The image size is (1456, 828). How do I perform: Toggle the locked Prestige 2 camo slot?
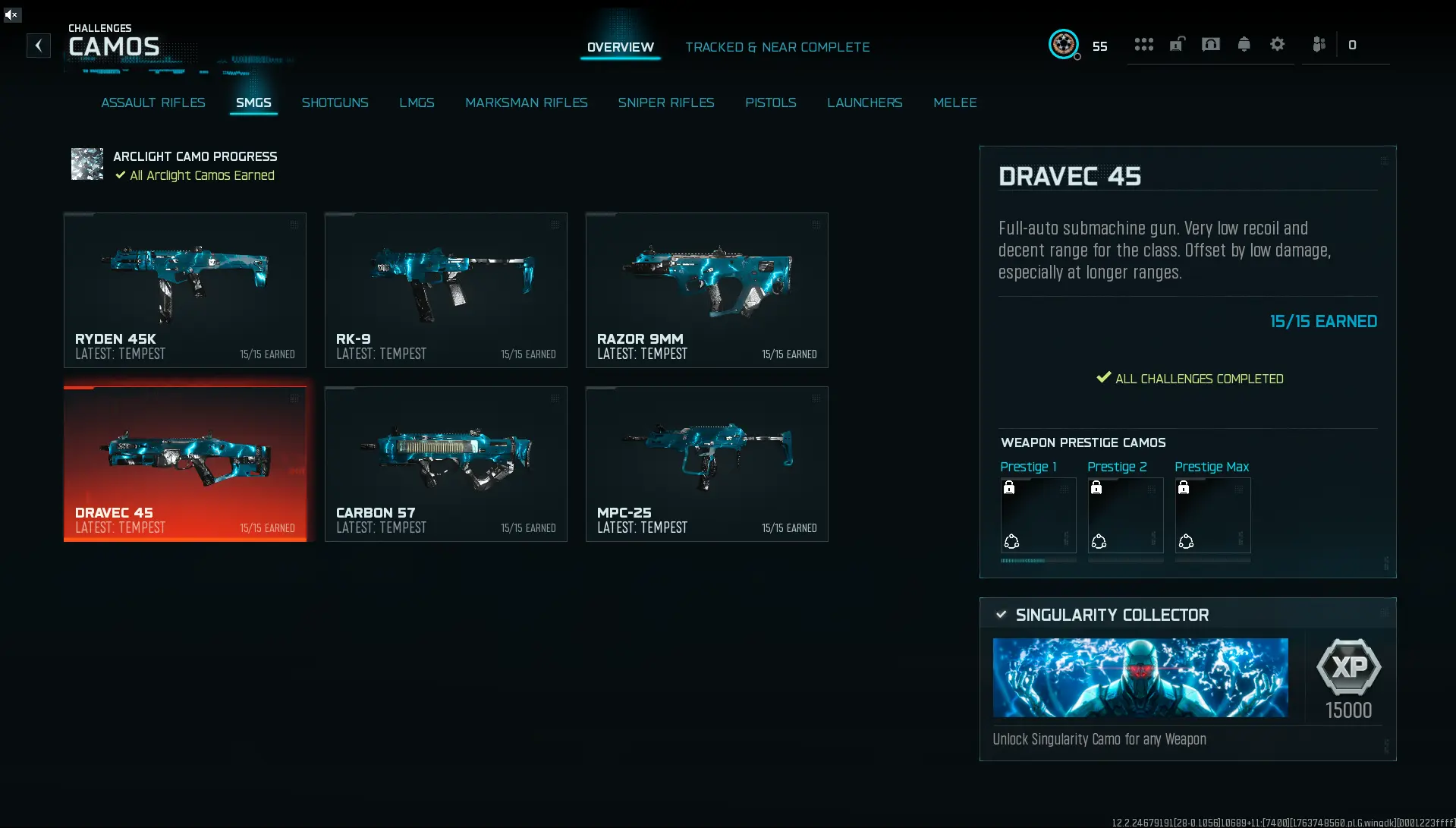coord(1125,517)
